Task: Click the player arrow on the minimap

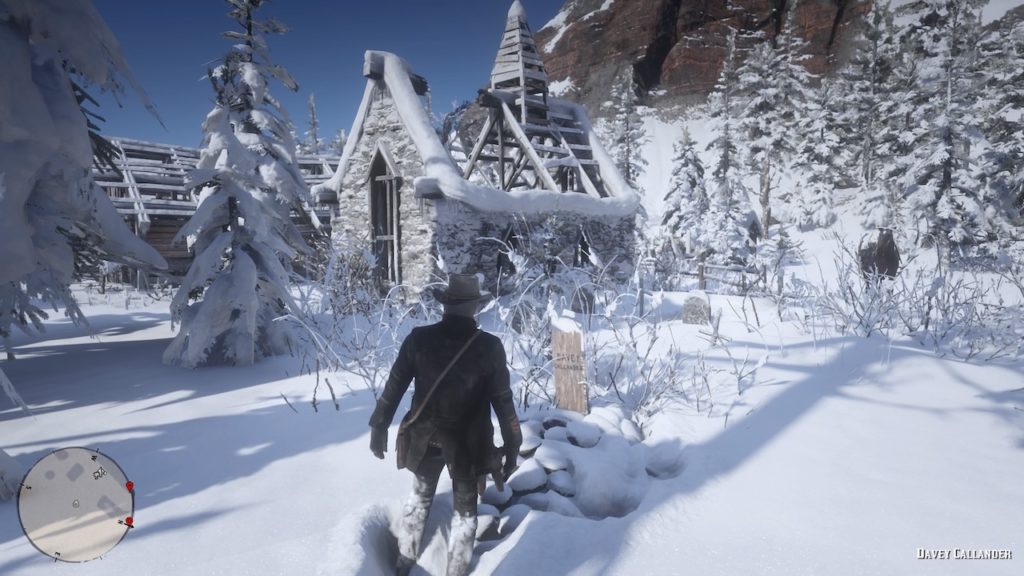Action: (76, 503)
